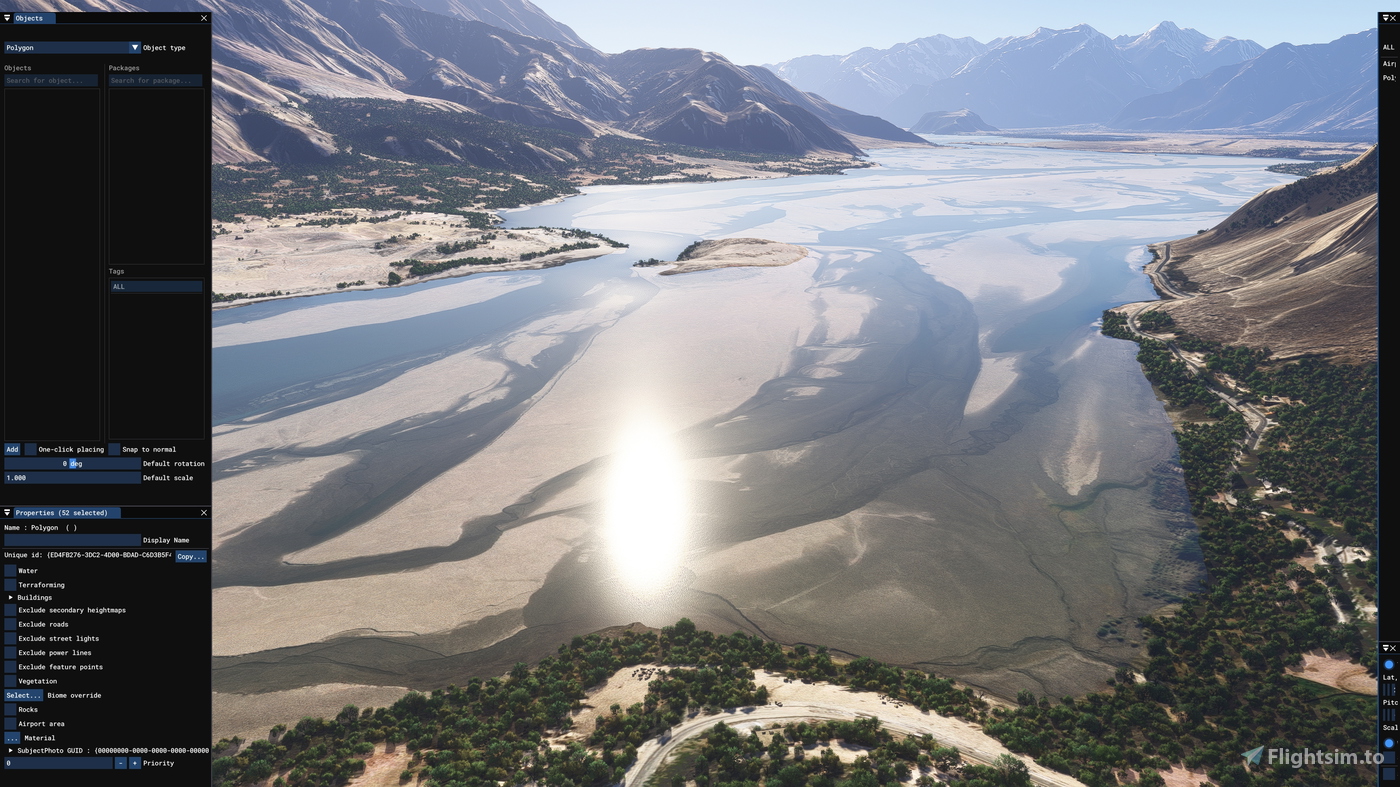Click the filter icon on the bottom-right transform panel
Image resolution: width=1400 pixels, height=787 pixels.
coord(1383,647)
